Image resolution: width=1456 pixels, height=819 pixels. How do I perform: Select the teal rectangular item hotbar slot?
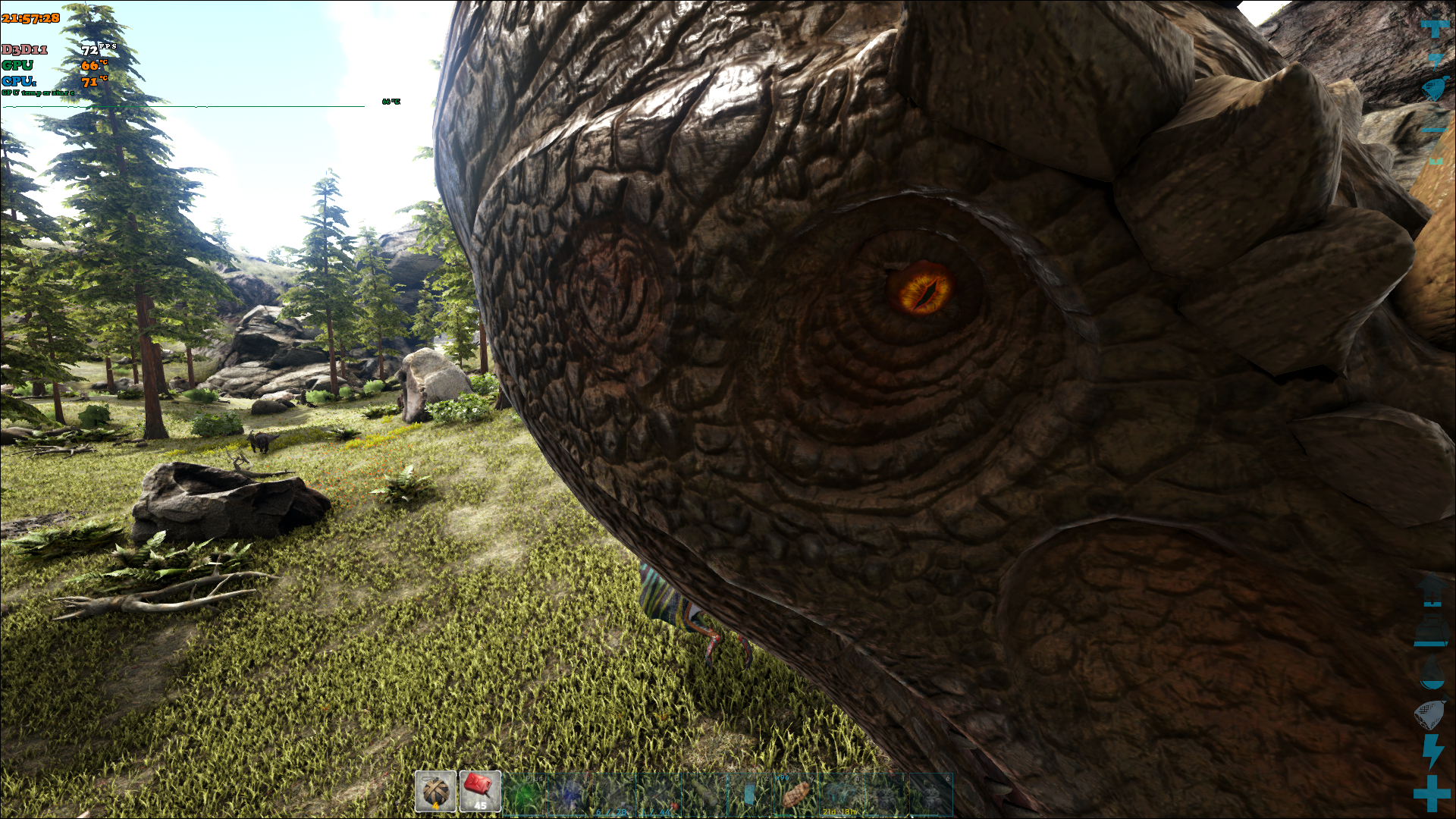(x=749, y=794)
